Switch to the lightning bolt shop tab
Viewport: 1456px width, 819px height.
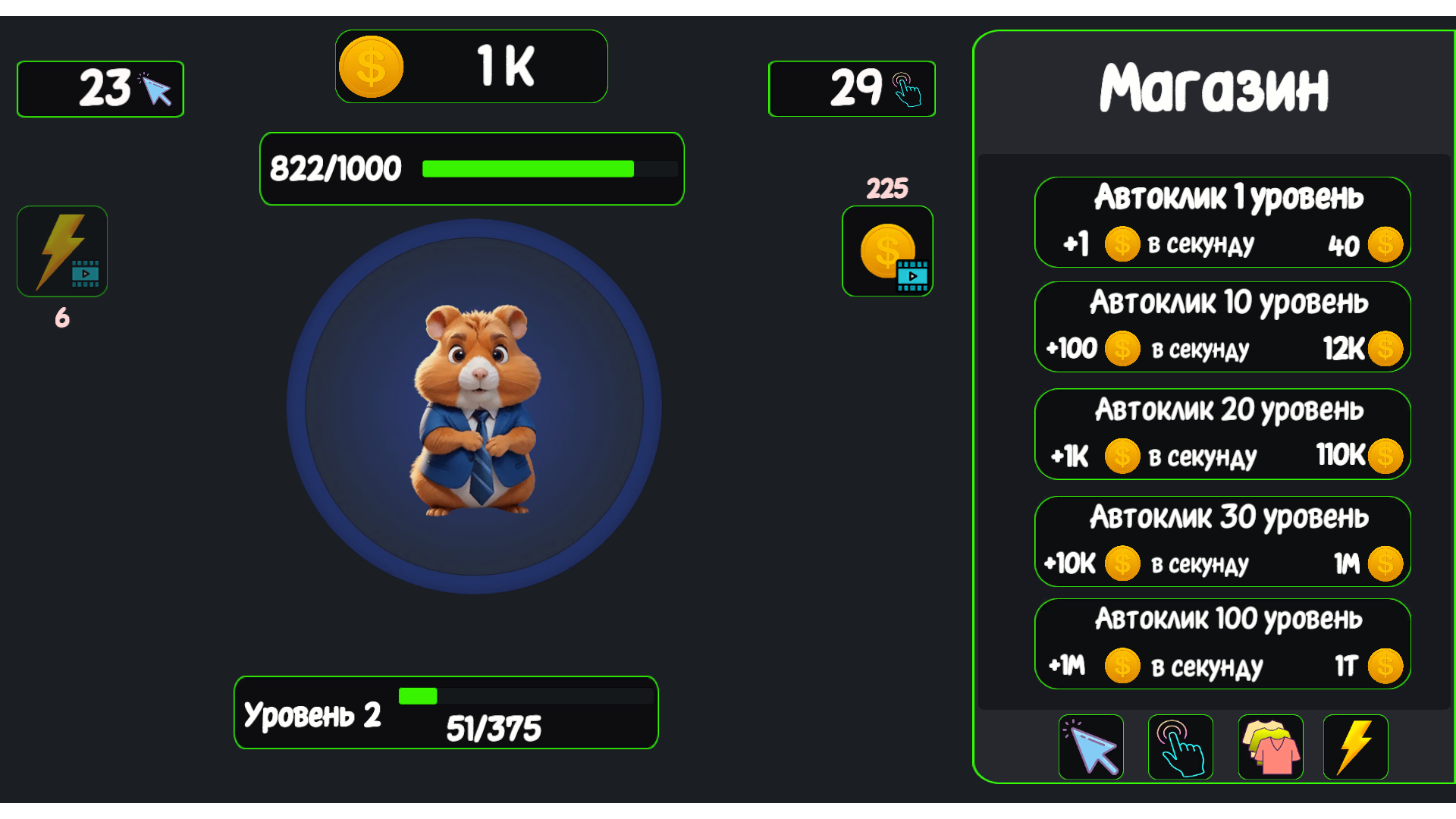click(1355, 747)
